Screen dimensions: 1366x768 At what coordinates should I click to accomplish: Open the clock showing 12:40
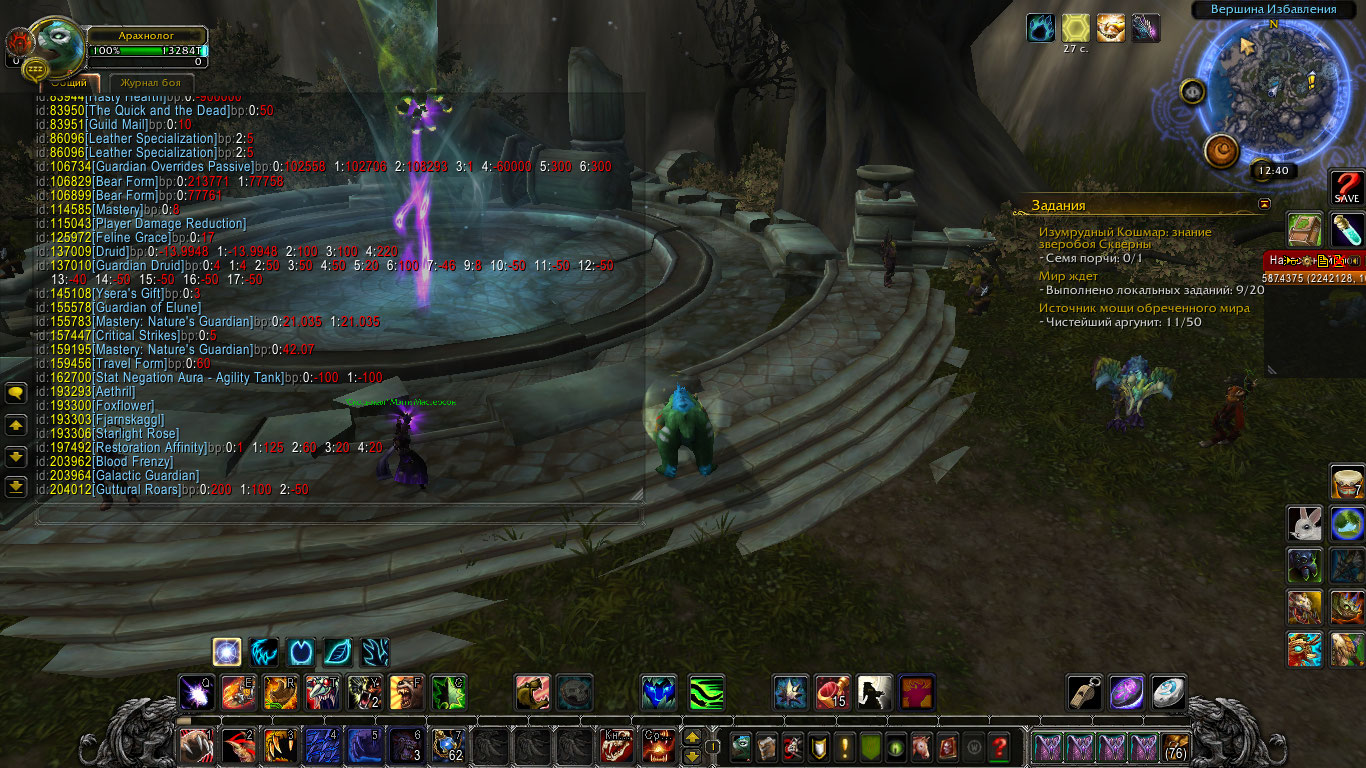(1273, 170)
